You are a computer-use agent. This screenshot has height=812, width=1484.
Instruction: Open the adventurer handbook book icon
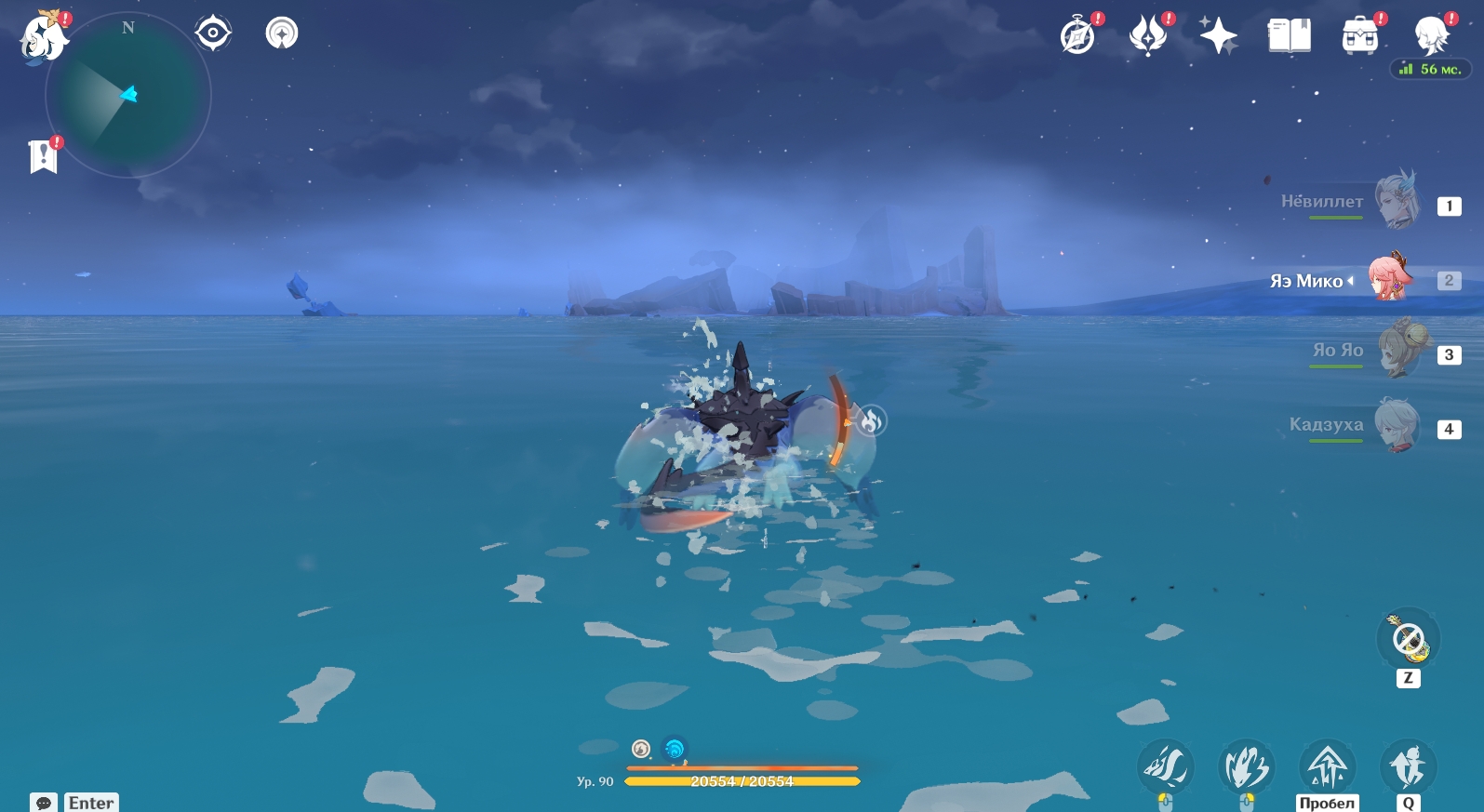[1289, 37]
